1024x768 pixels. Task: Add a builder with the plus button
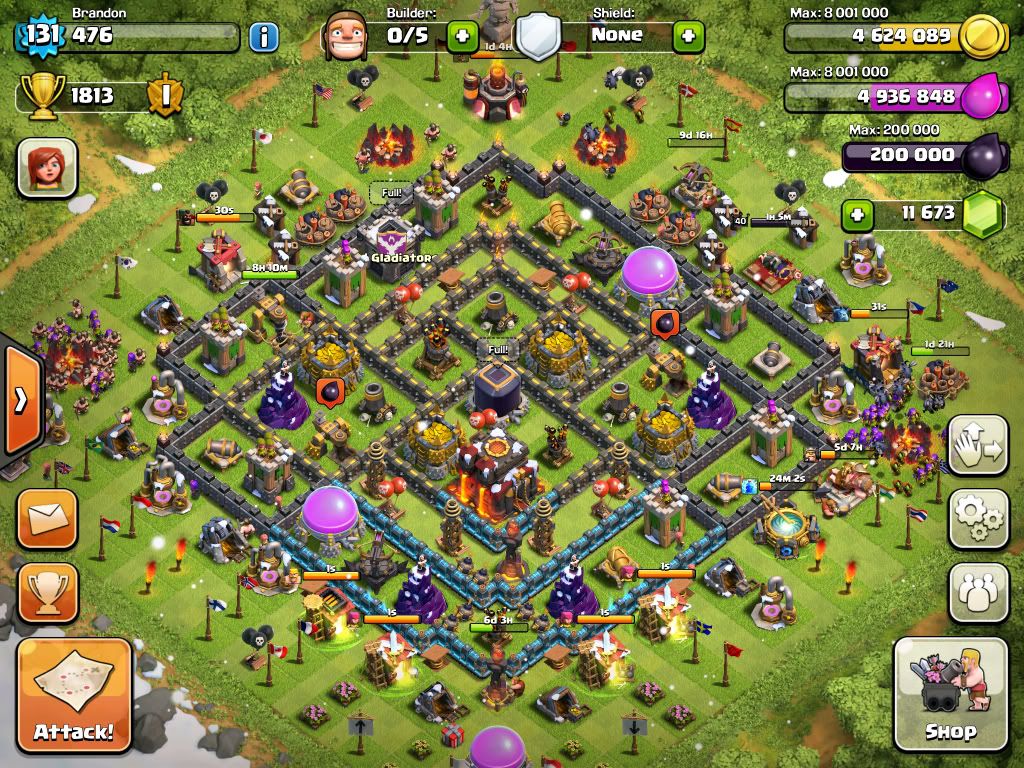(461, 37)
